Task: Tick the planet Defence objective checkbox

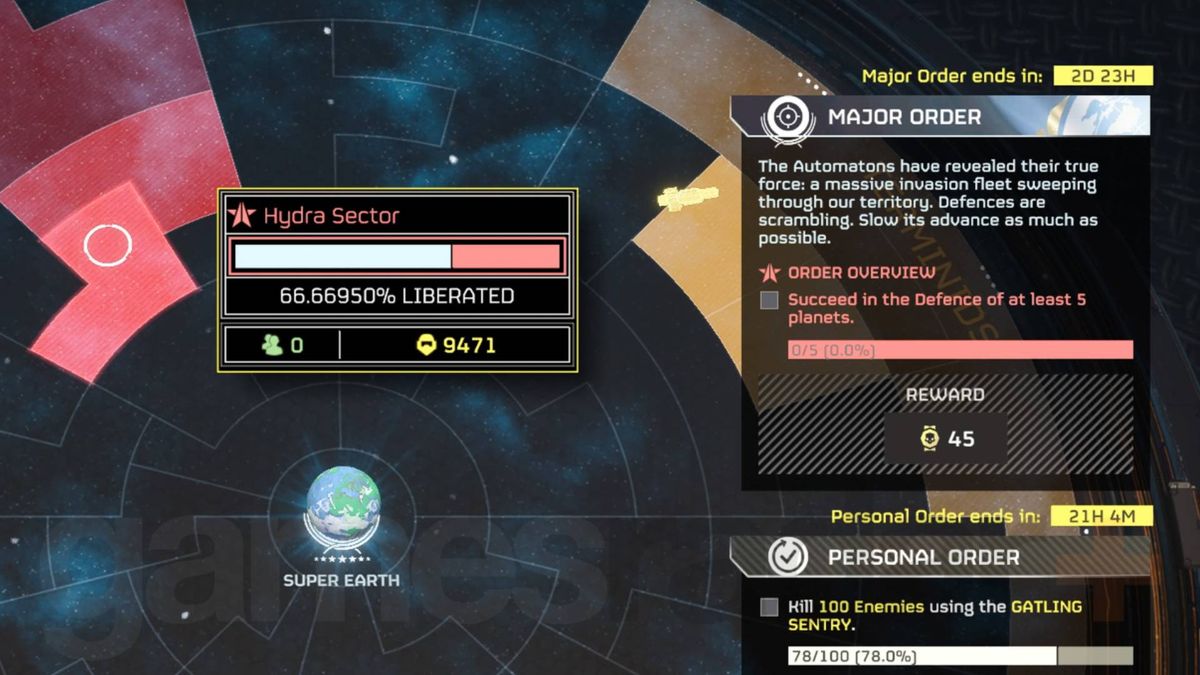Action: tap(769, 300)
